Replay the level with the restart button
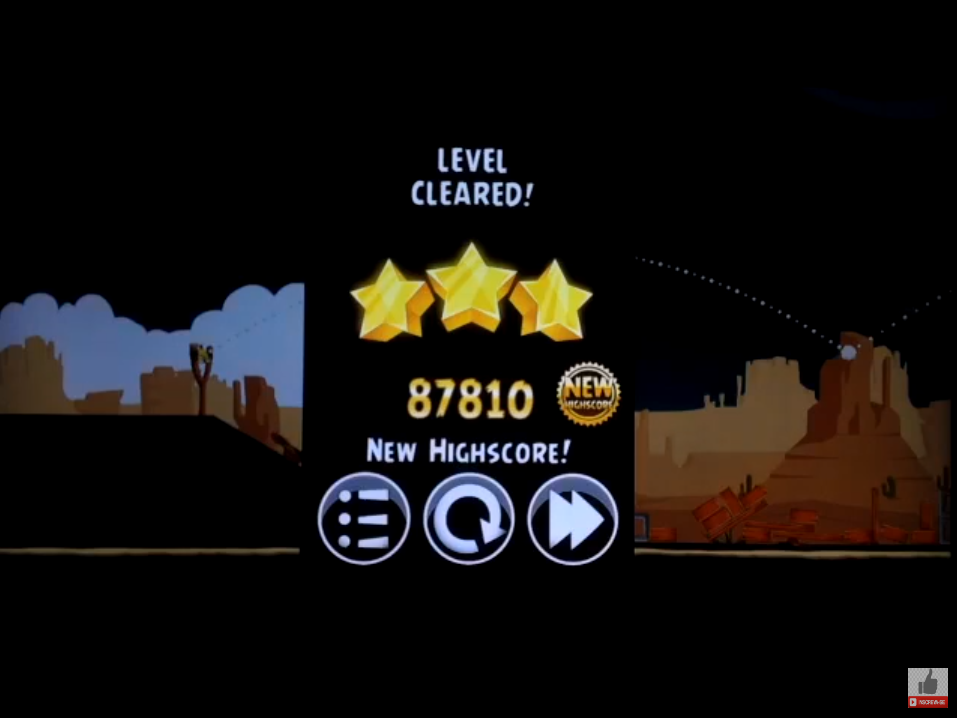The image size is (957, 718). coord(468,519)
